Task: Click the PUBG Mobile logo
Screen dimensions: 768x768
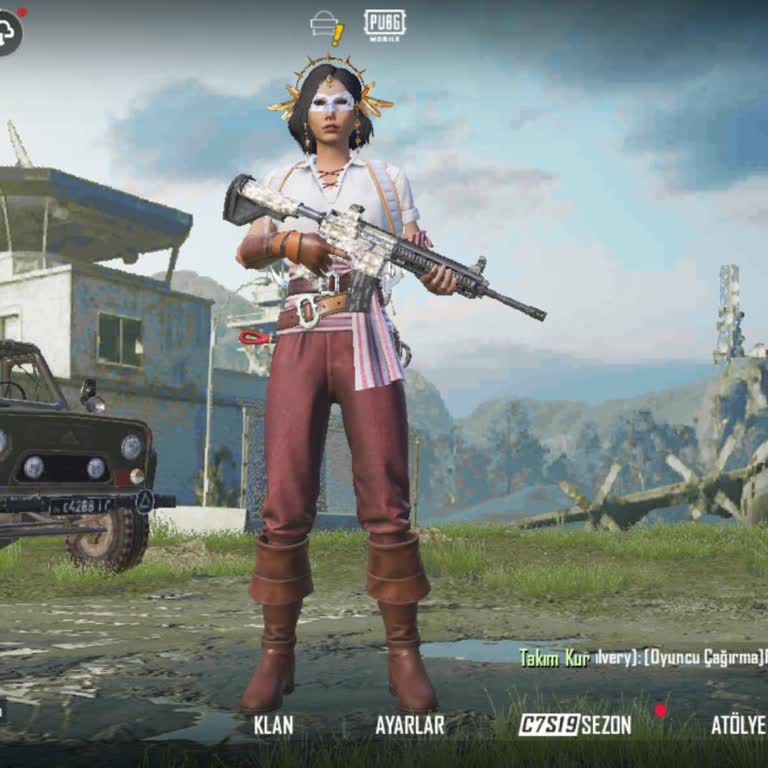Action: click(385, 25)
